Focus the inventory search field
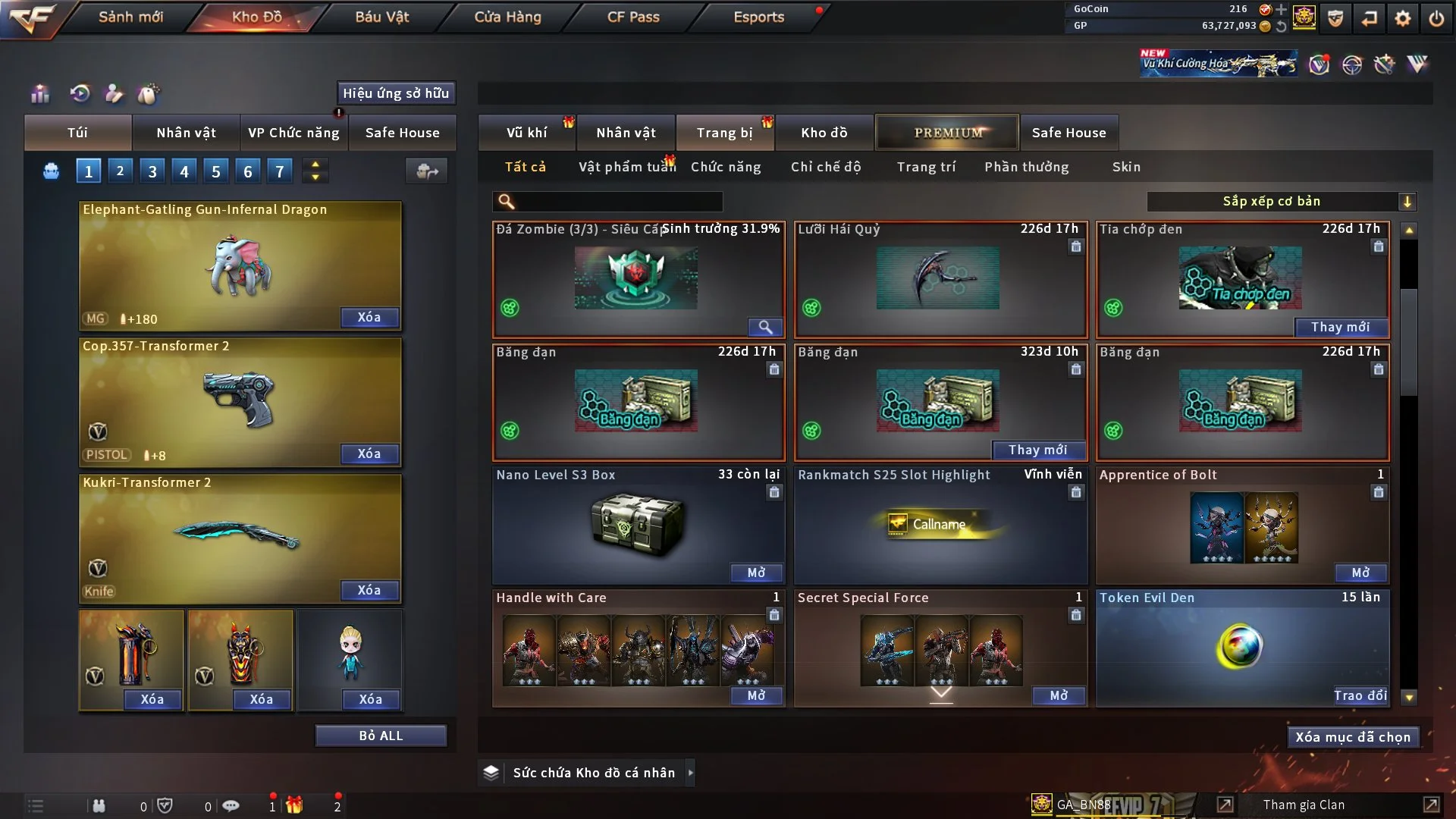This screenshot has height=819, width=1456. coord(618,201)
